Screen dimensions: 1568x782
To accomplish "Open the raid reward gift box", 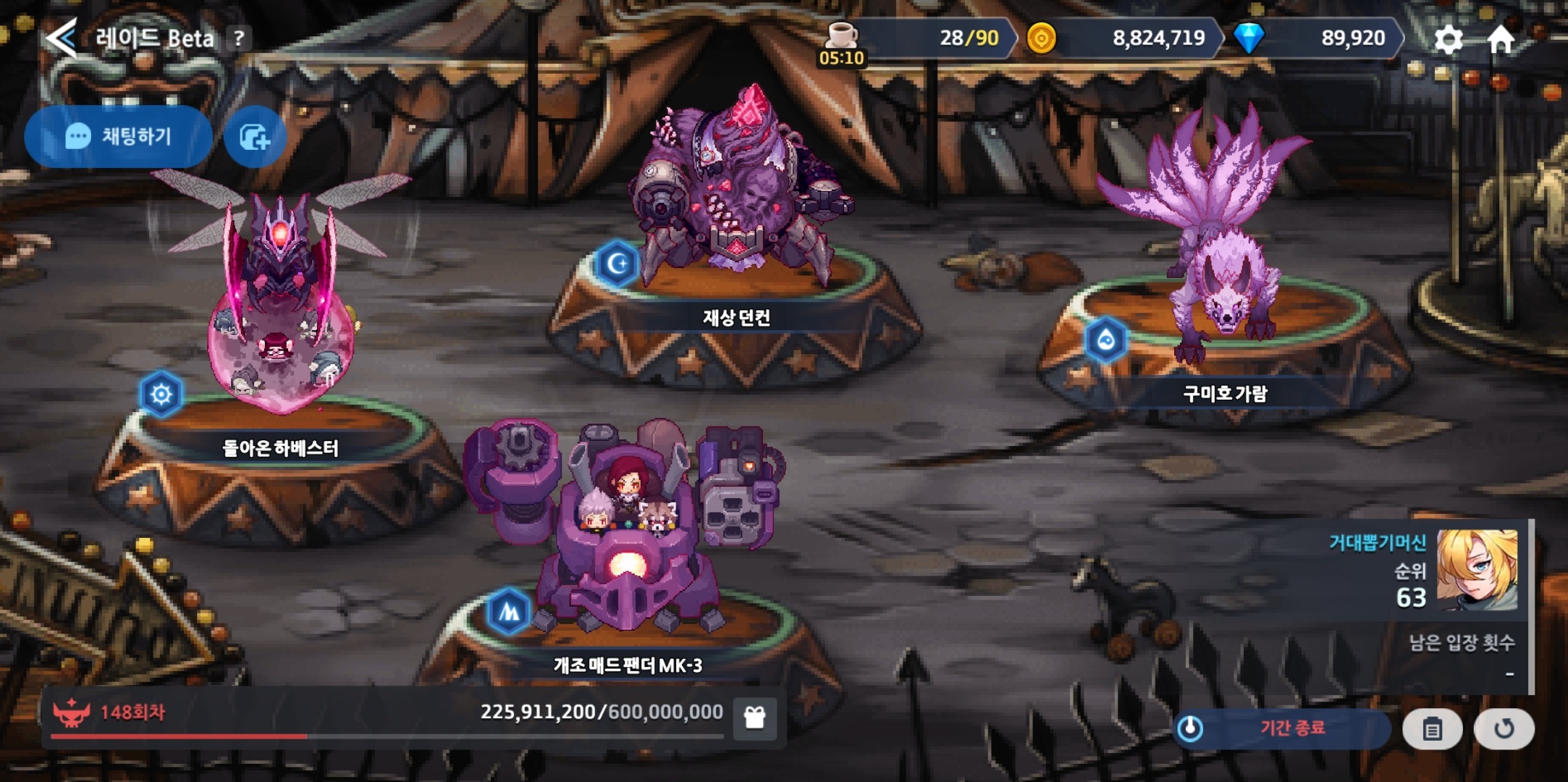I will (x=754, y=718).
